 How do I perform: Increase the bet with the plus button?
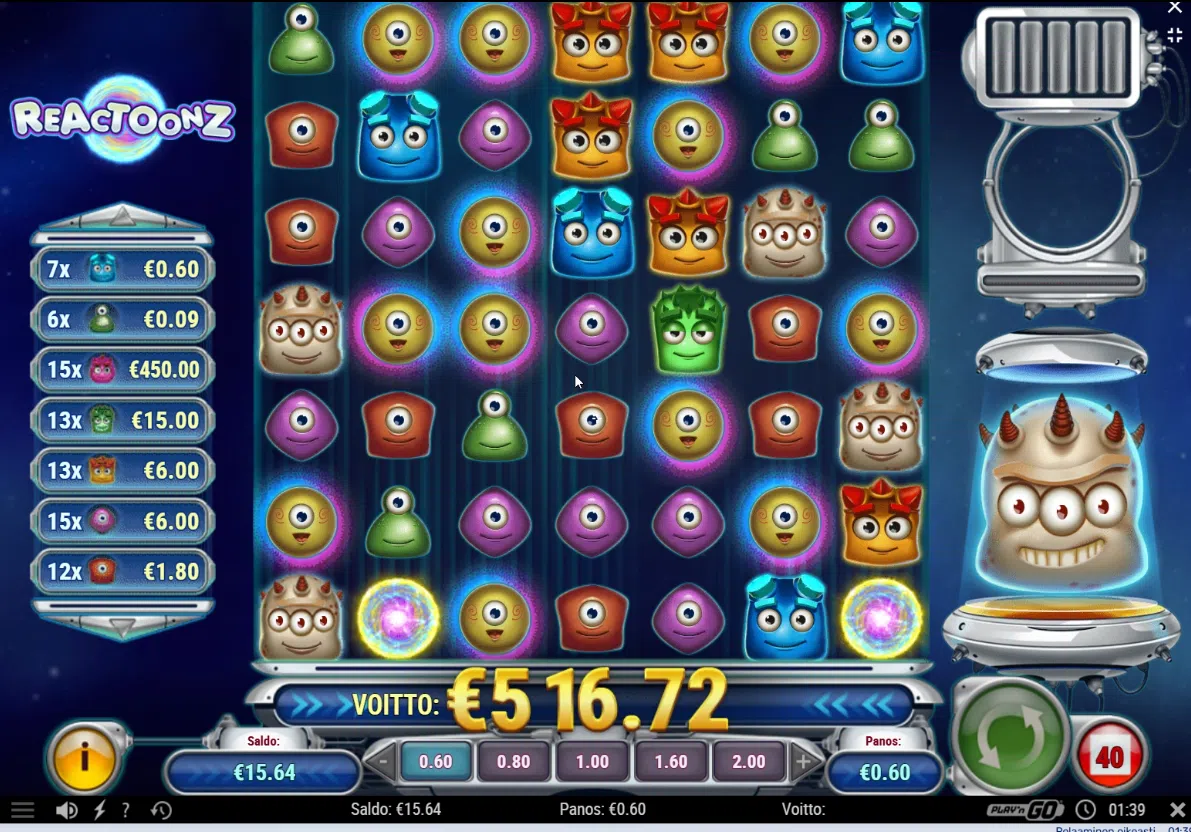[x=803, y=762]
